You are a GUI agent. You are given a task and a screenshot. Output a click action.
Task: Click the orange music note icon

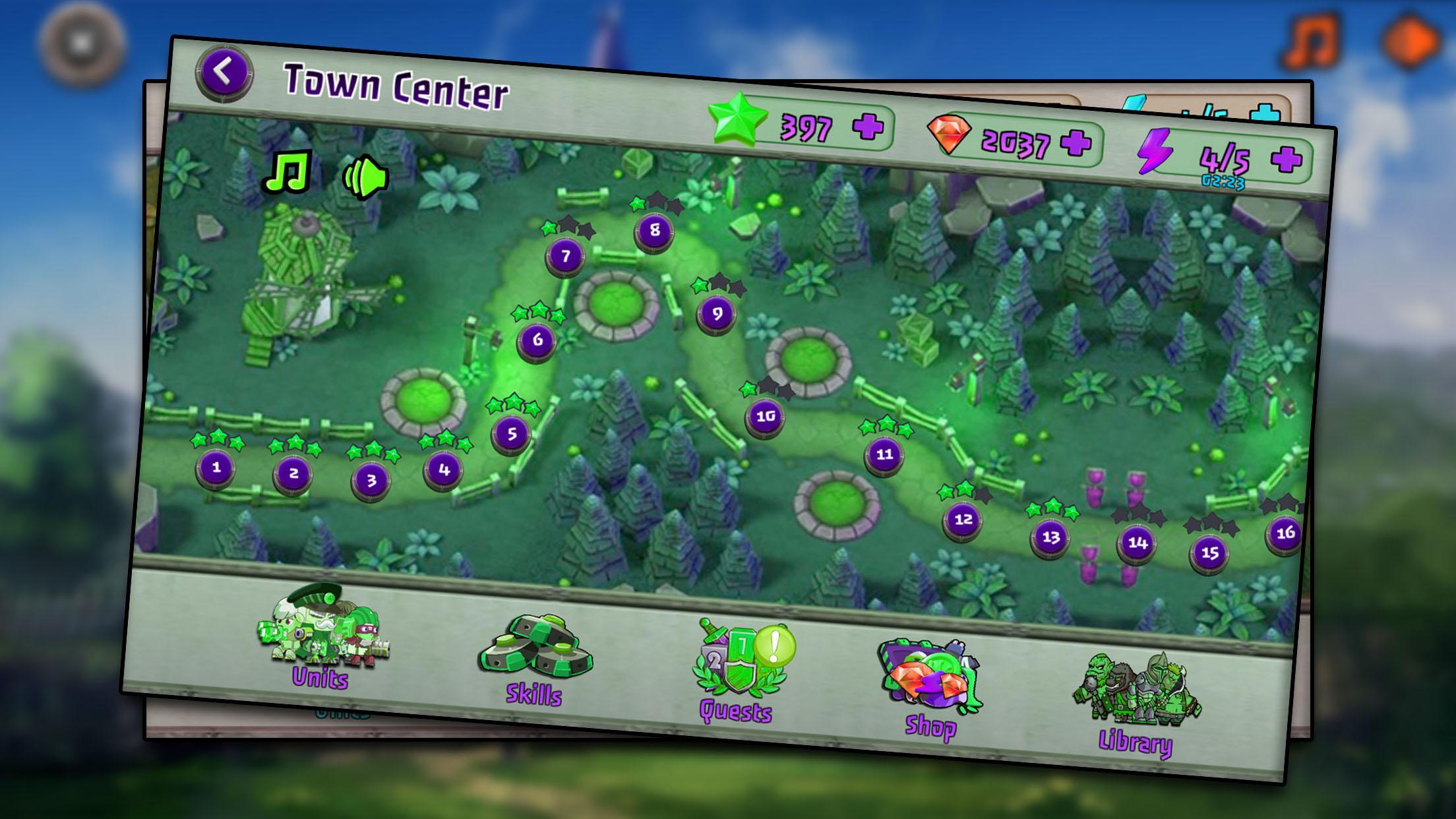1311,41
